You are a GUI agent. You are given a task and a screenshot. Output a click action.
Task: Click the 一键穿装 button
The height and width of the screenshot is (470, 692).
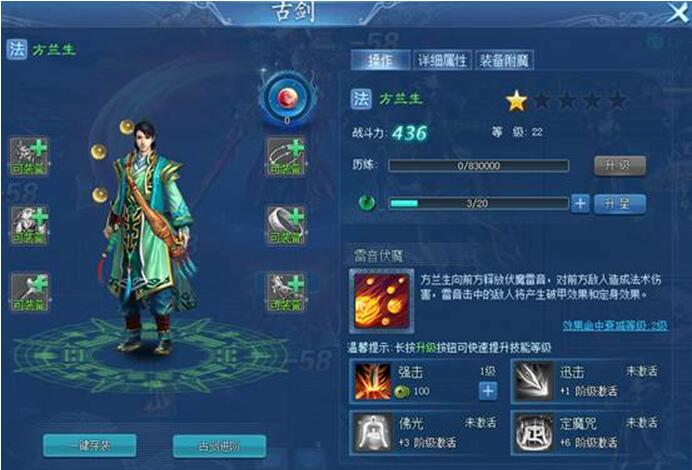(90, 445)
